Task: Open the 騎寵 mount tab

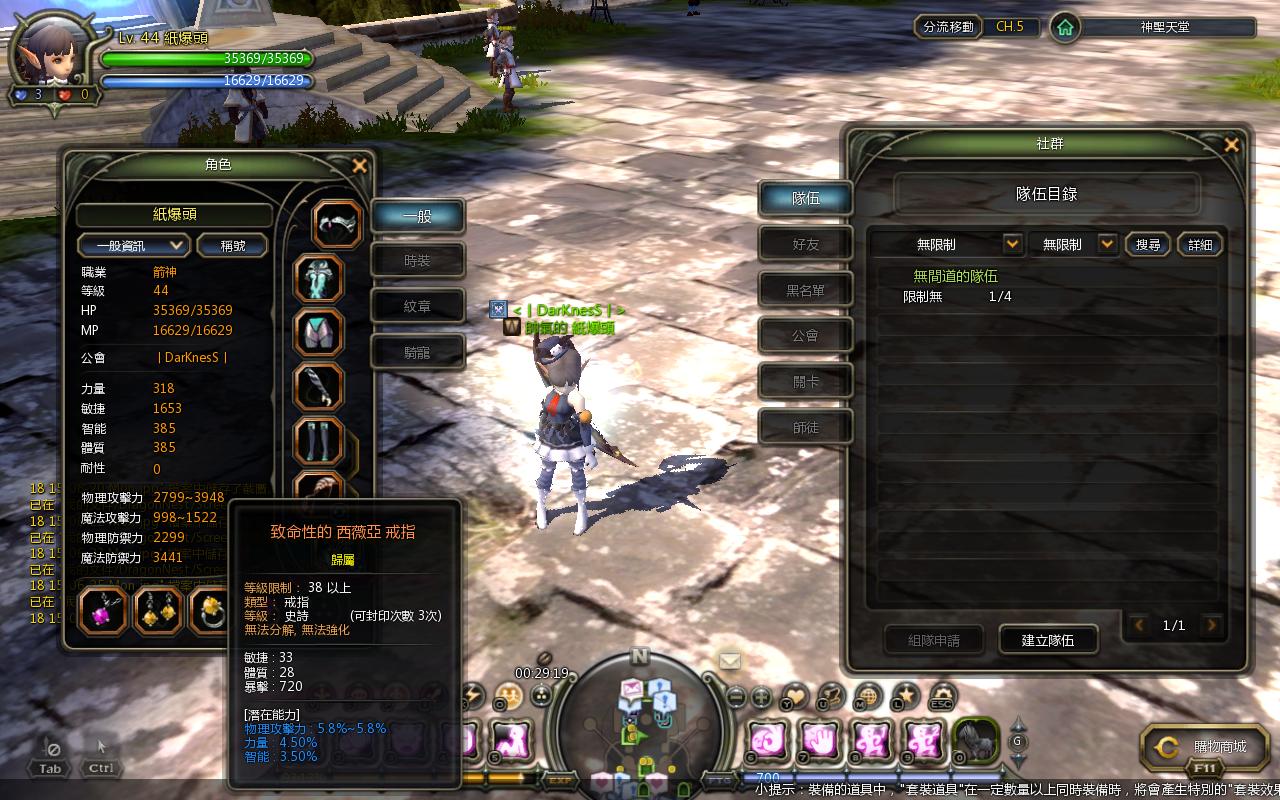Action: pyautogui.click(x=417, y=352)
